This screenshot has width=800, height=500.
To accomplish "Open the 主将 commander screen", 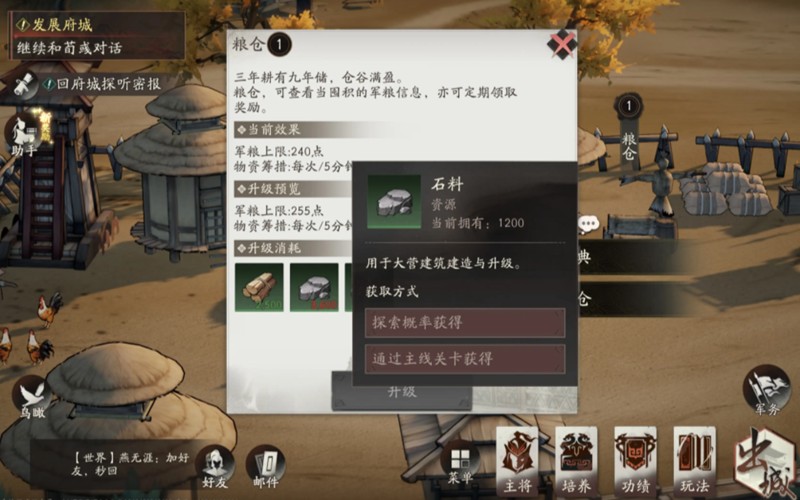I will click(x=517, y=460).
